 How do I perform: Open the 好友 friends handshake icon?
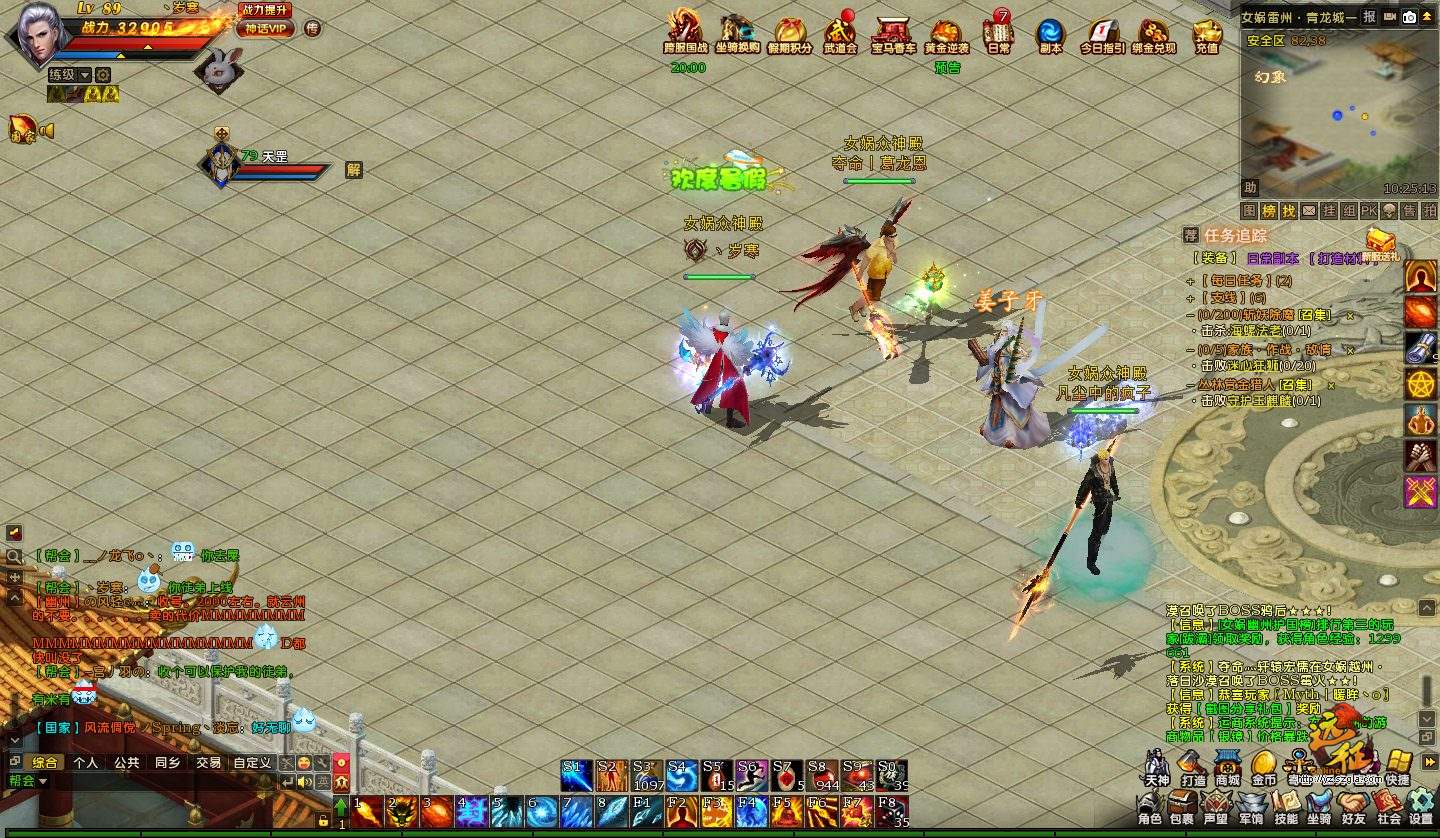1353,803
